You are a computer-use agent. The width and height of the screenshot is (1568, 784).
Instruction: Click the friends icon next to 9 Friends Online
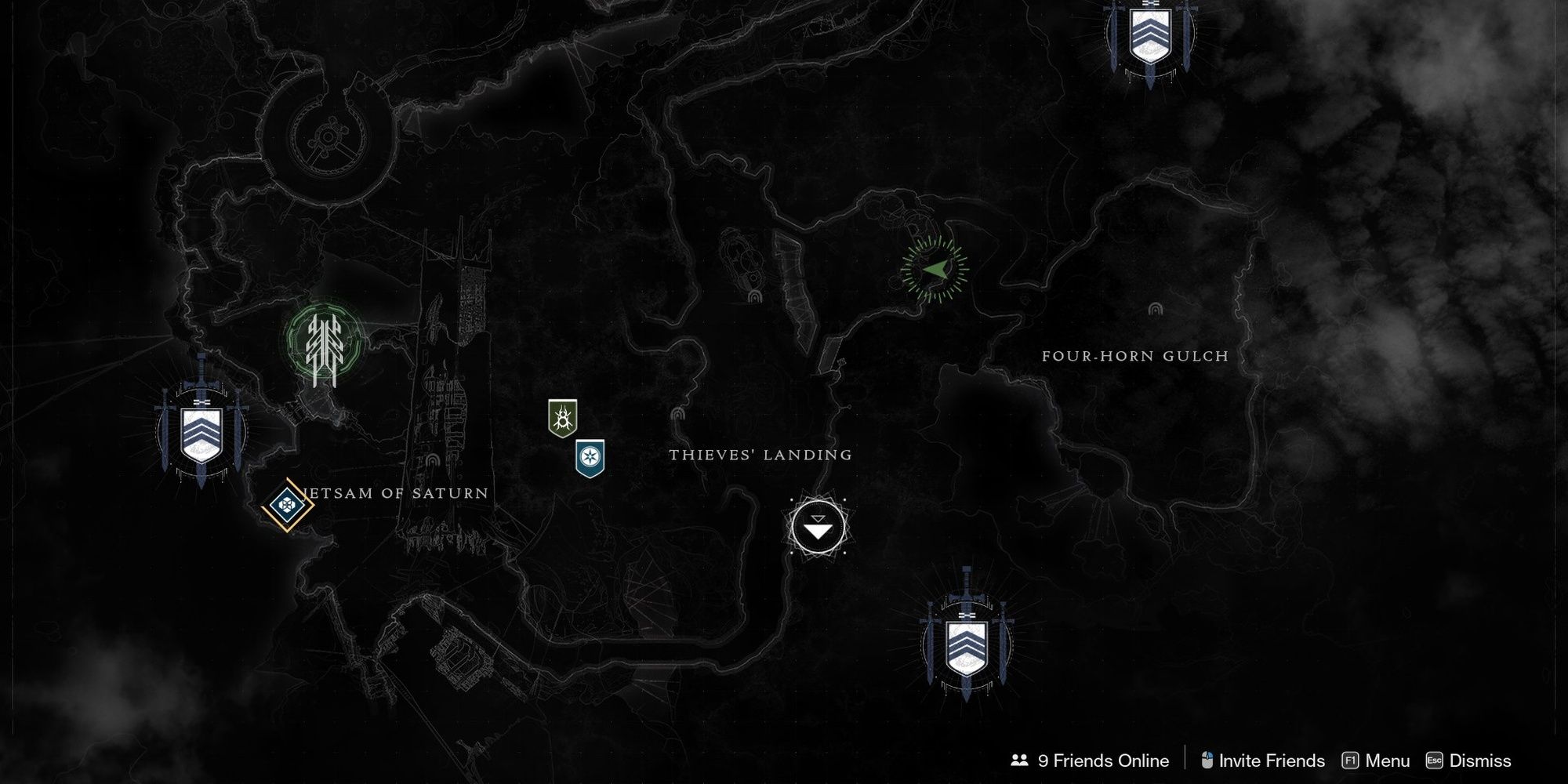click(1018, 760)
